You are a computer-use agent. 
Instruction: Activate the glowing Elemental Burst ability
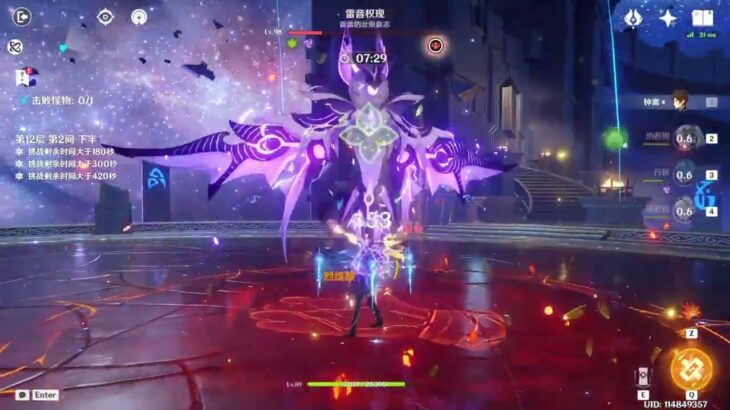(691, 368)
